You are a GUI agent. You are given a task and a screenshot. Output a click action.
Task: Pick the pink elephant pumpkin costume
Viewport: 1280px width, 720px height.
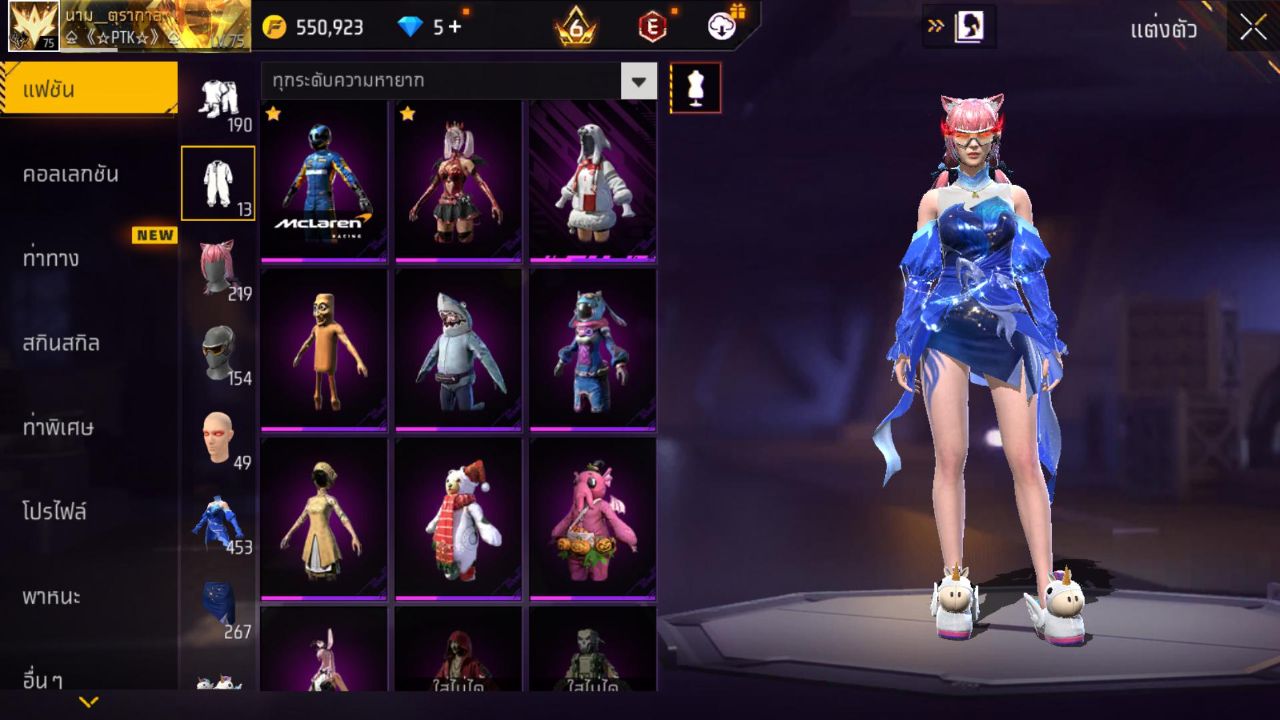click(x=592, y=519)
